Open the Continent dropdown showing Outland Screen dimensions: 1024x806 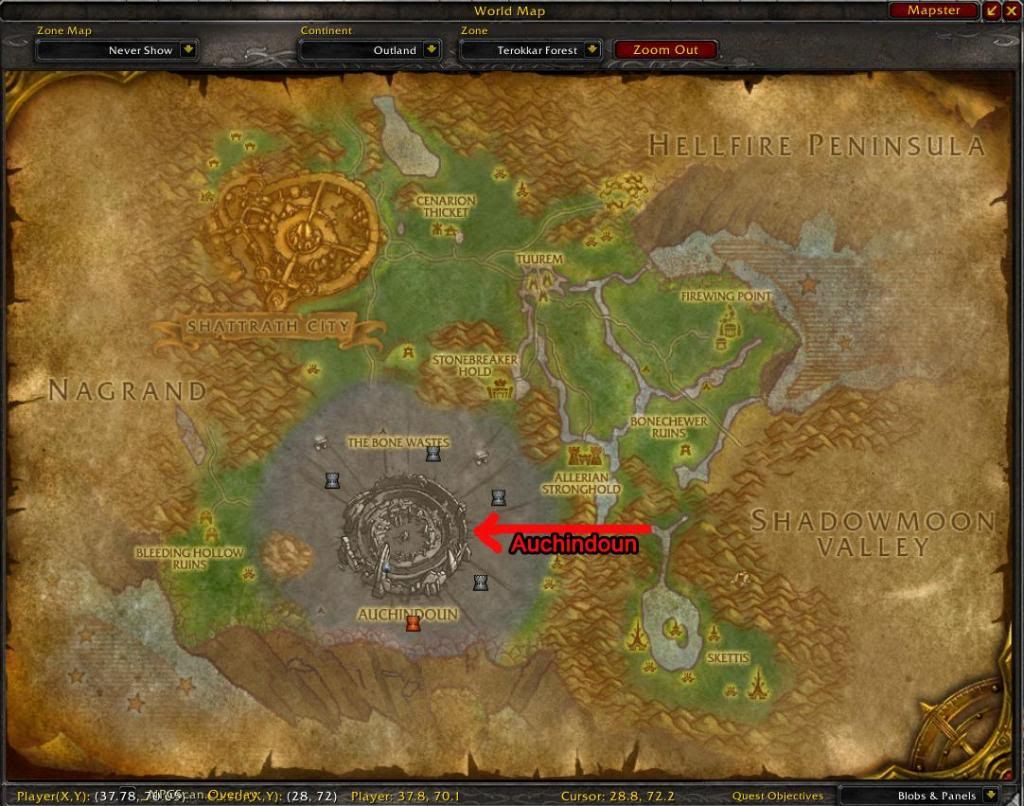click(x=431, y=50)
